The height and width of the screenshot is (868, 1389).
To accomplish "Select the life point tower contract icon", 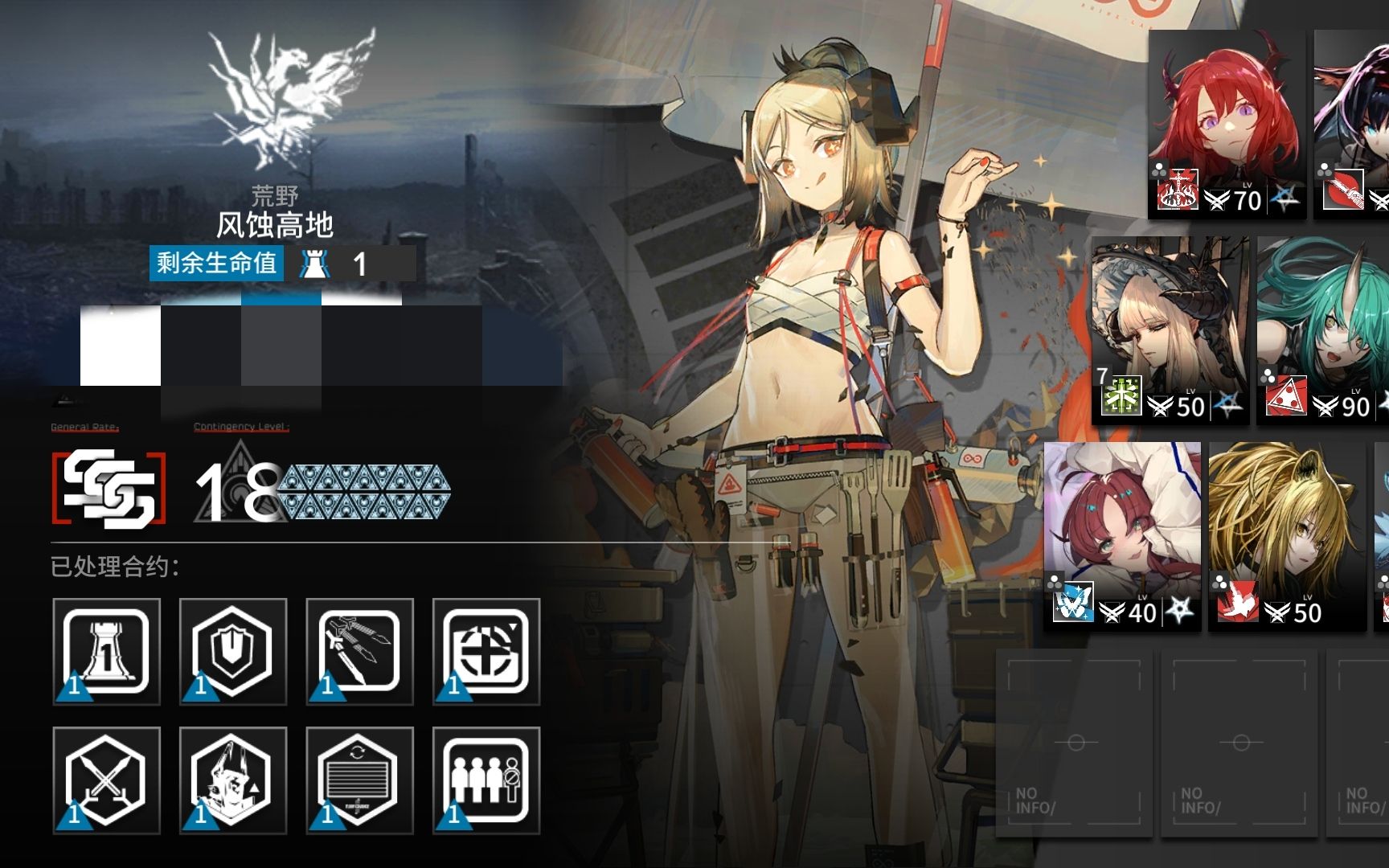I will coord(106,651).
